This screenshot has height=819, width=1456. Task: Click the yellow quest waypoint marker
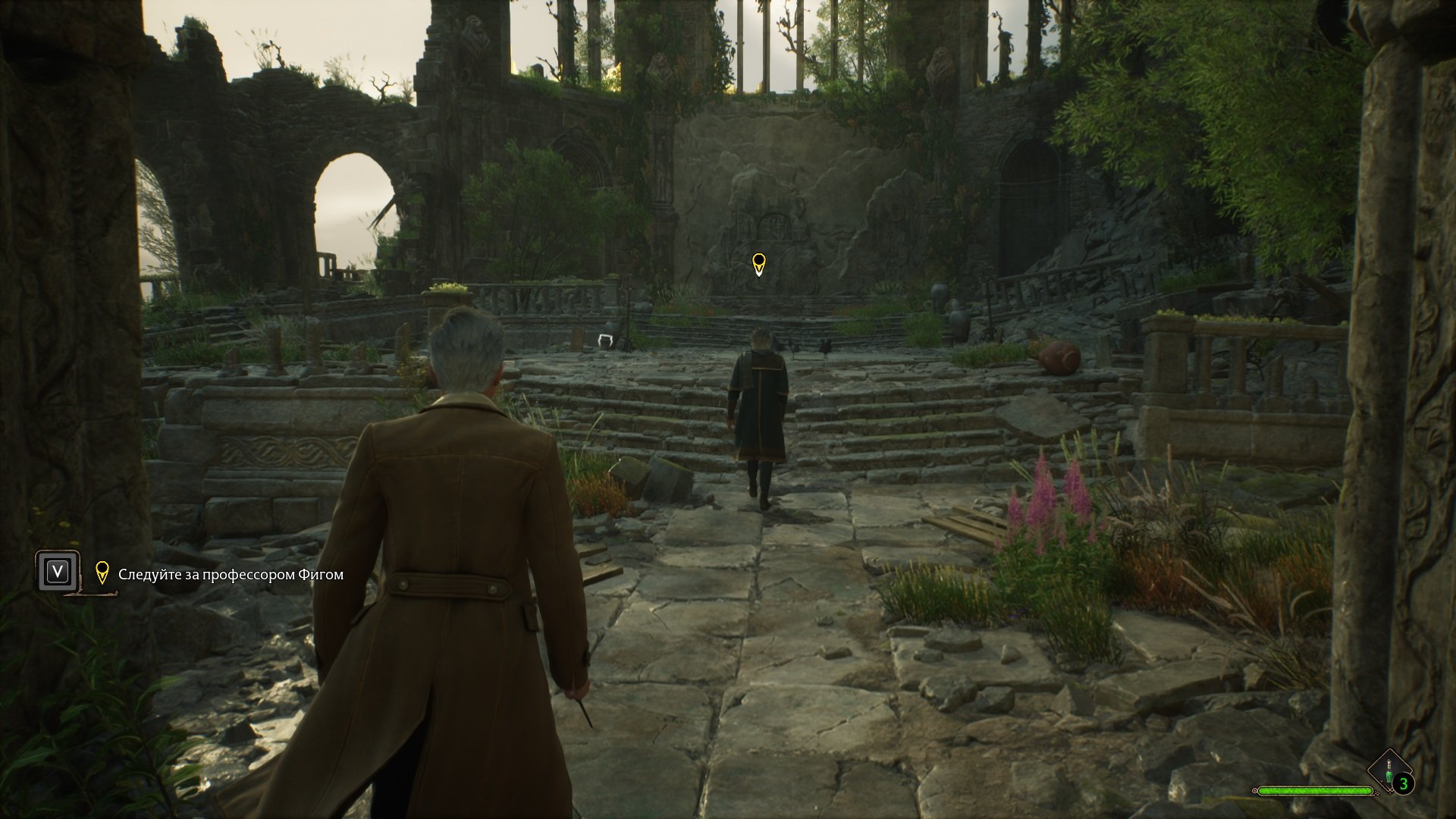758,264
